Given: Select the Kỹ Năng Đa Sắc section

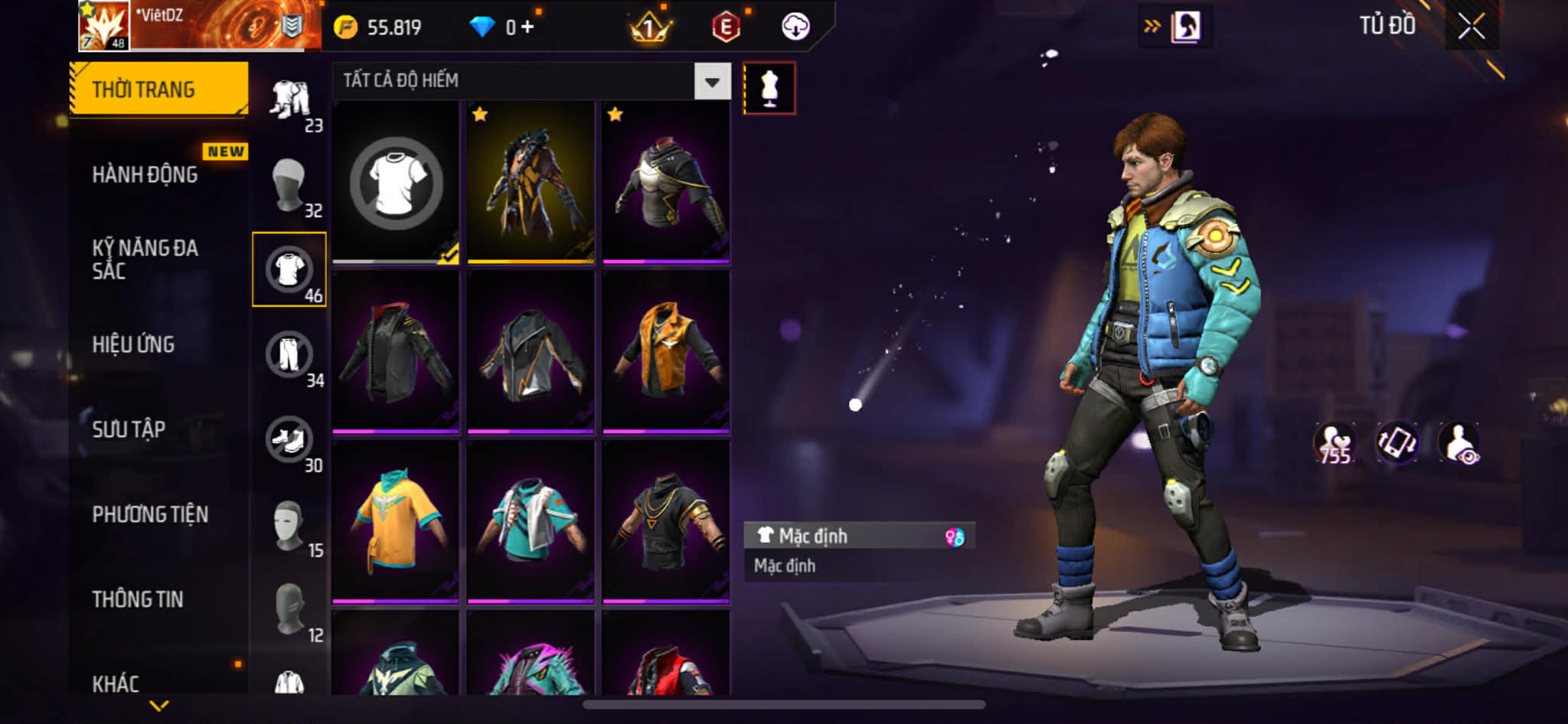Looking at the screenshot, I should point(145,259).
